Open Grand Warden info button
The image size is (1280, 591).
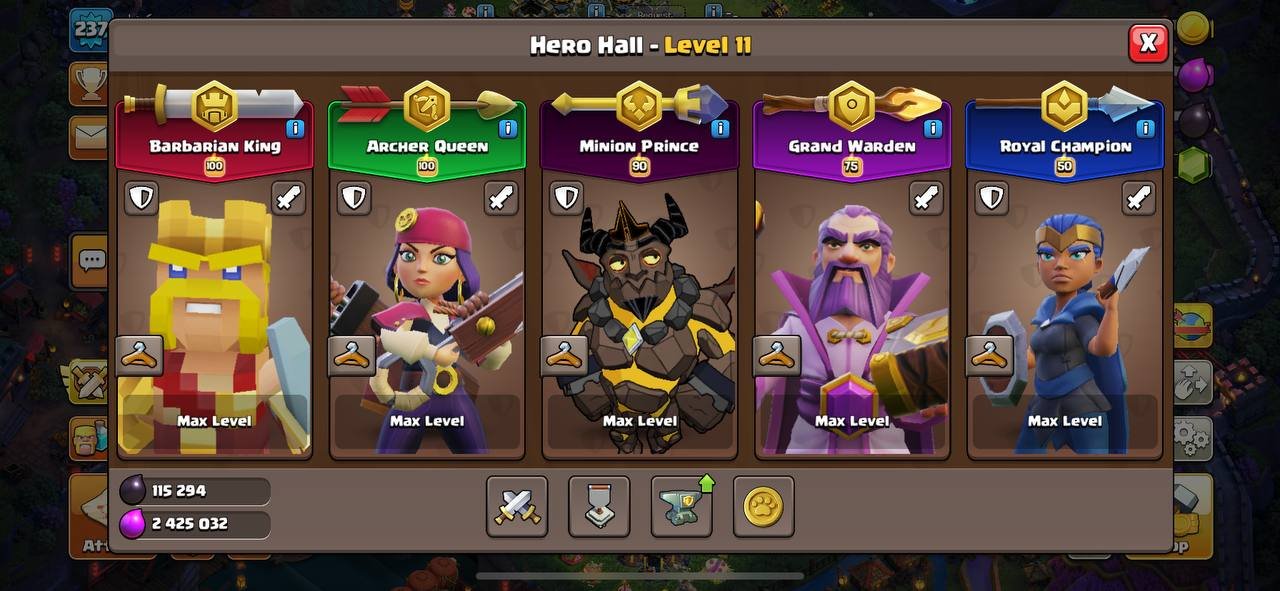933,128
